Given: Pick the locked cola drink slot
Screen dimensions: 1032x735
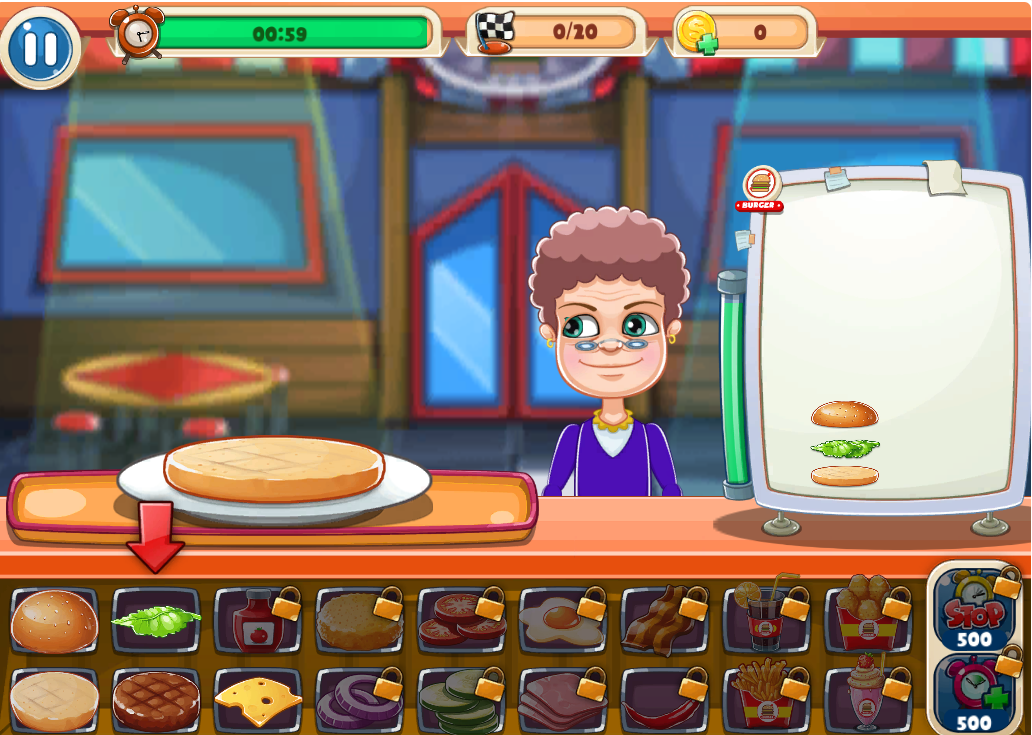Looking at the screenshot, I should (766, 621).
